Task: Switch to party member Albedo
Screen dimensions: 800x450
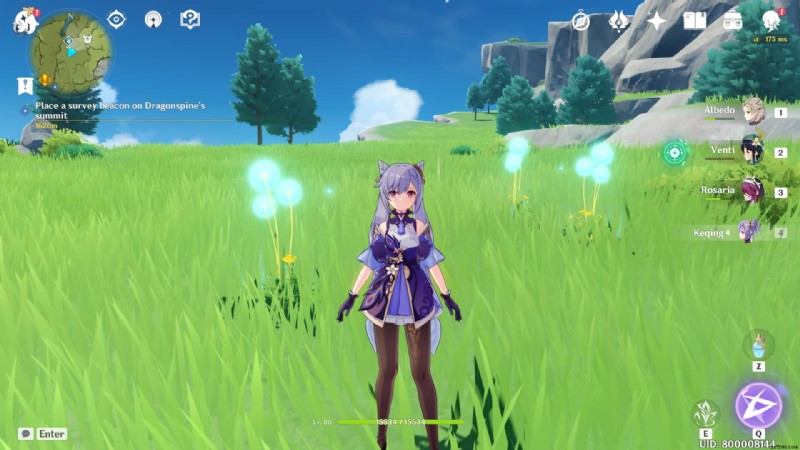Action: [751, 112]
